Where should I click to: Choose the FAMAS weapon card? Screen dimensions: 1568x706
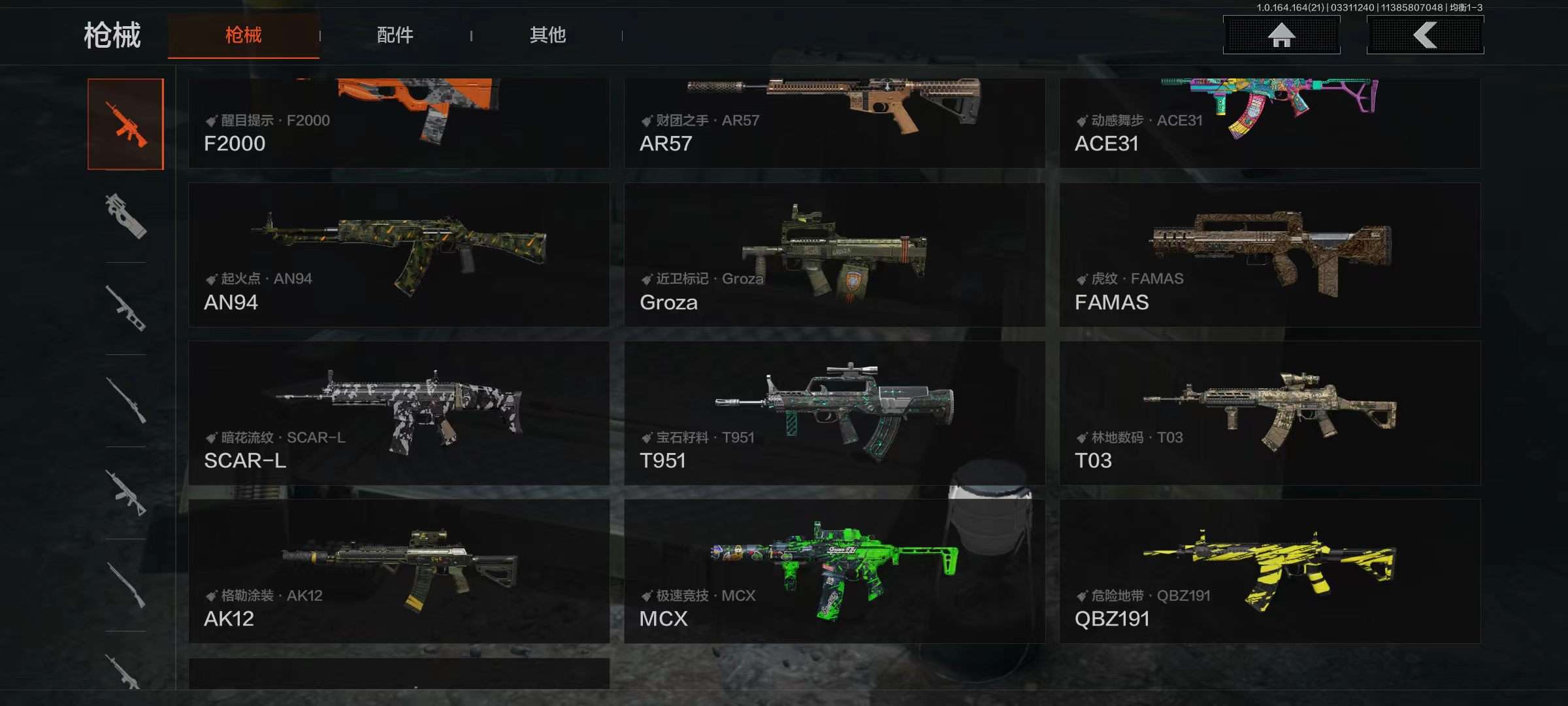click(x=1269, y=255)
